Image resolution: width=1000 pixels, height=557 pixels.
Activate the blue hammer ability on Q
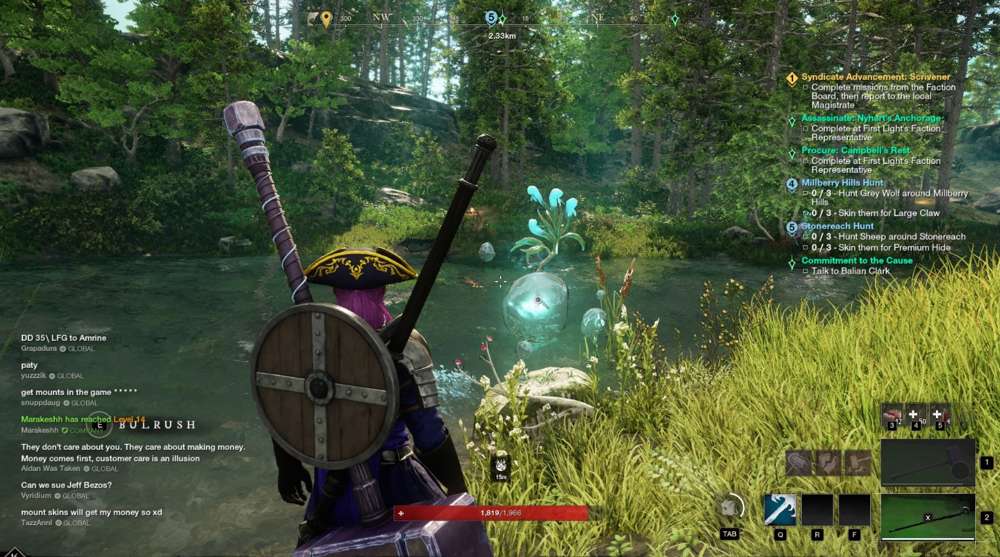pos(780,510)
